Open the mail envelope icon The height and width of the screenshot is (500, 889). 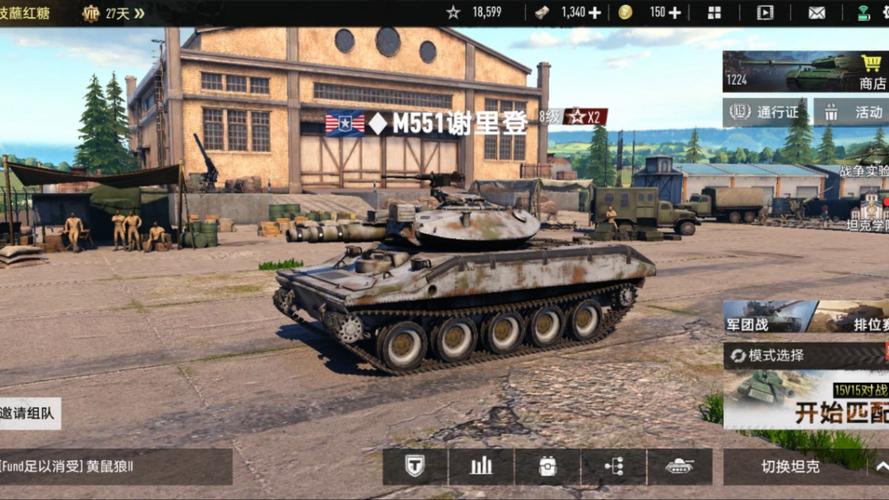coord(817,12)
